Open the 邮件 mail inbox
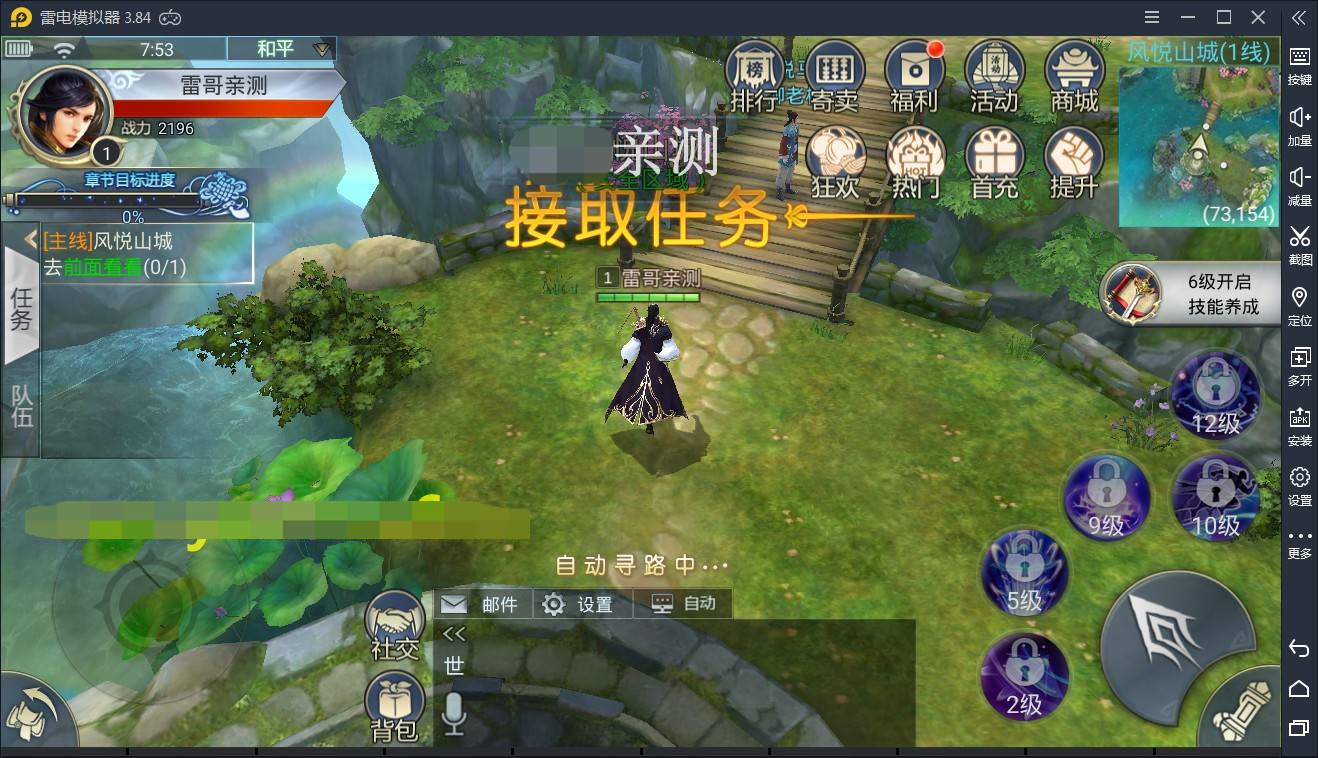 480,603
